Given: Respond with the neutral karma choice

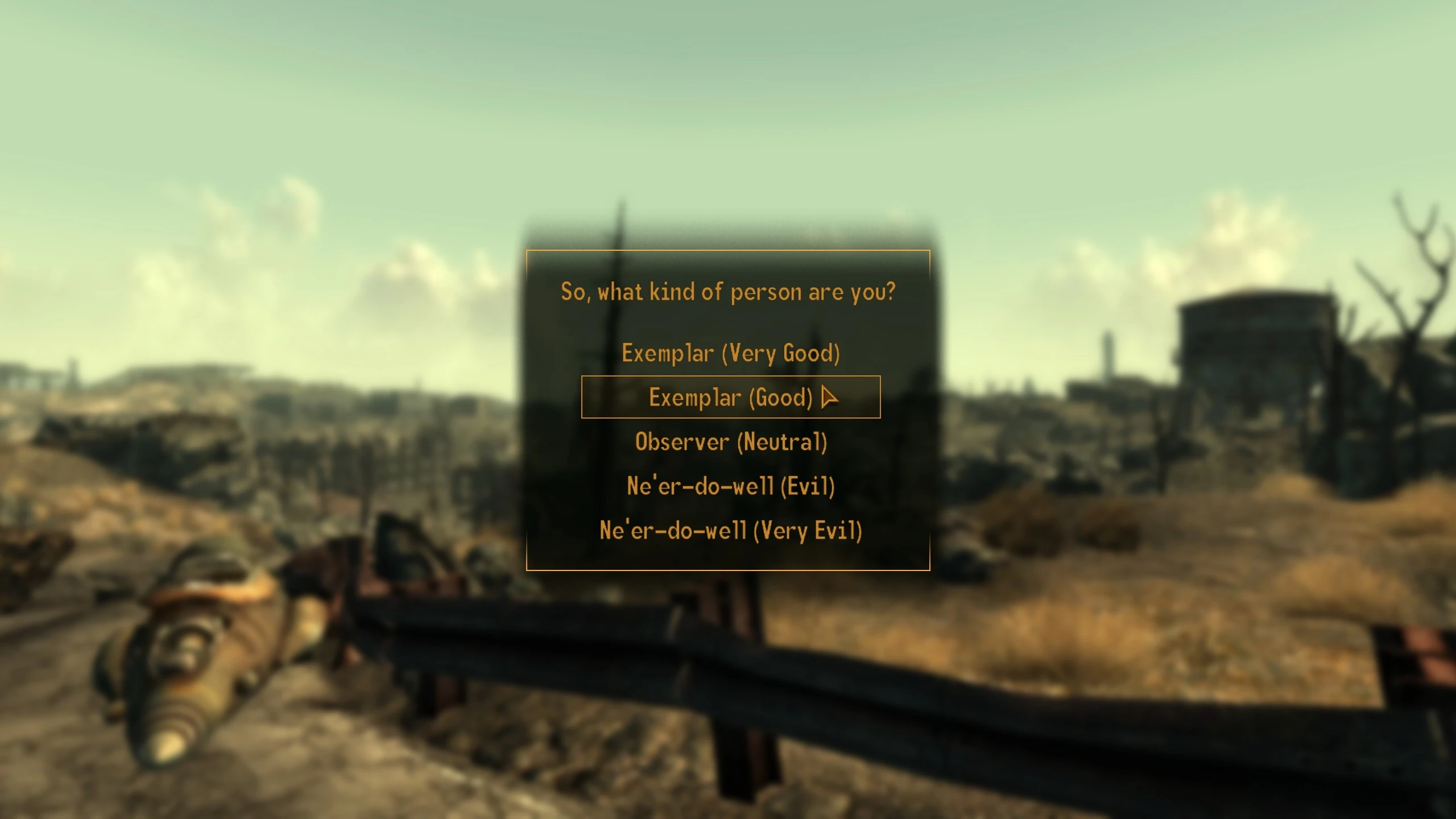Looking at the screenshot, I should pos(730,442).
